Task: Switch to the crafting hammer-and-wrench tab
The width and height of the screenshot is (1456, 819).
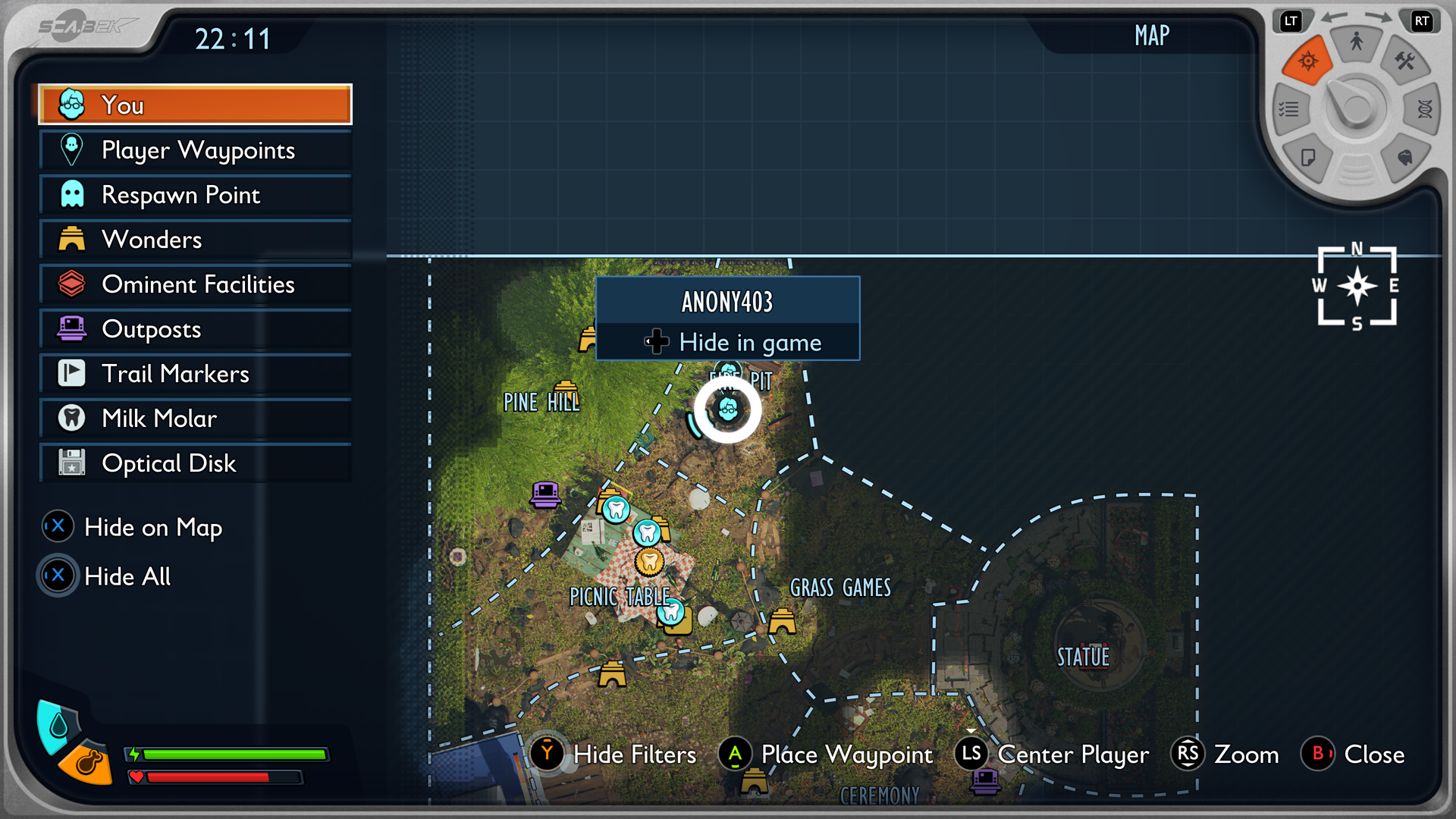Action: pos(1404,62)
